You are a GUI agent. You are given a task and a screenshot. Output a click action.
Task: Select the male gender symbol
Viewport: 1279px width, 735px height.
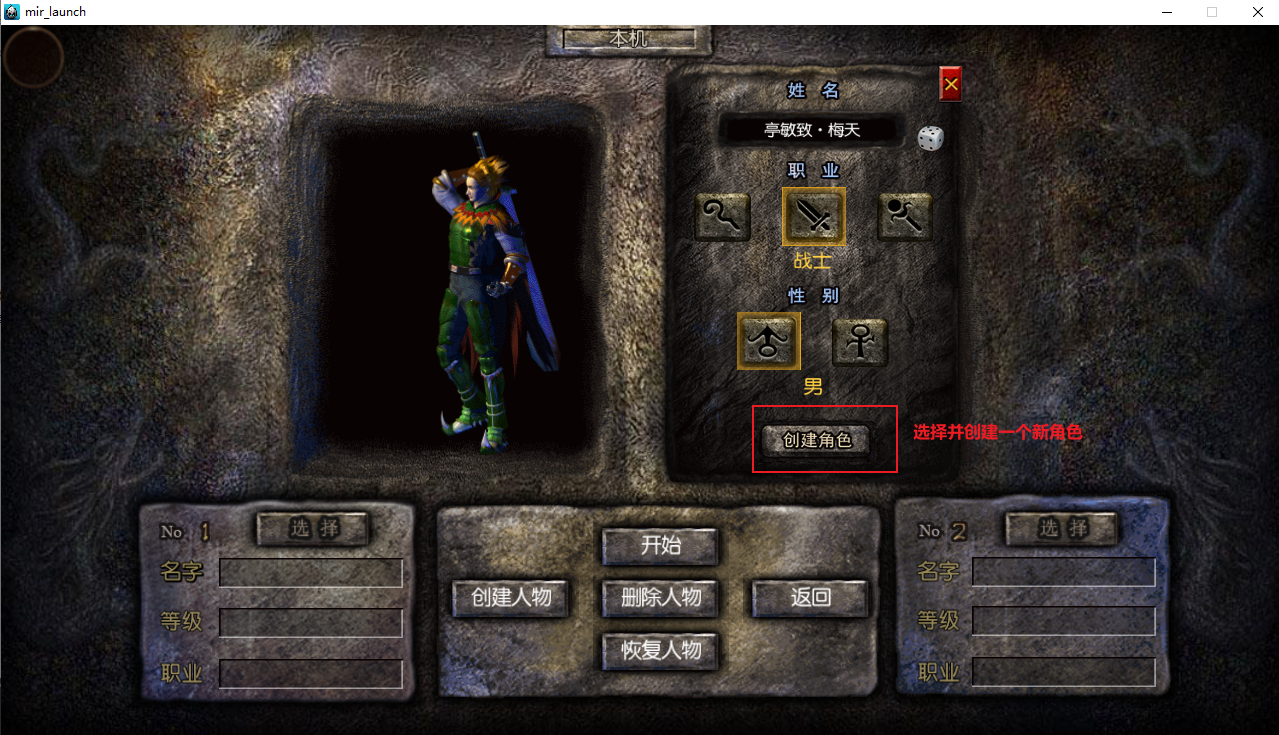click(x=768, y=341)
